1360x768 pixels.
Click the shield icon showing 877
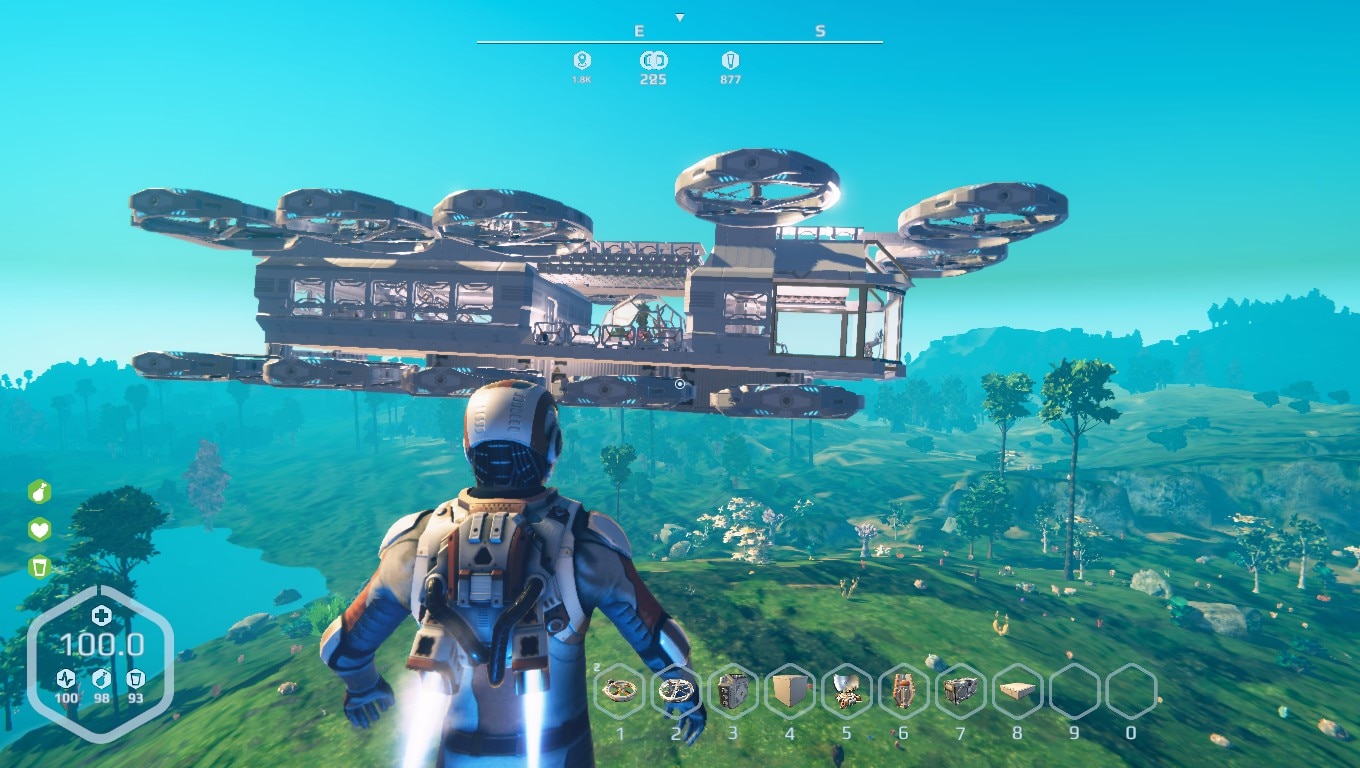click(729, 62)
